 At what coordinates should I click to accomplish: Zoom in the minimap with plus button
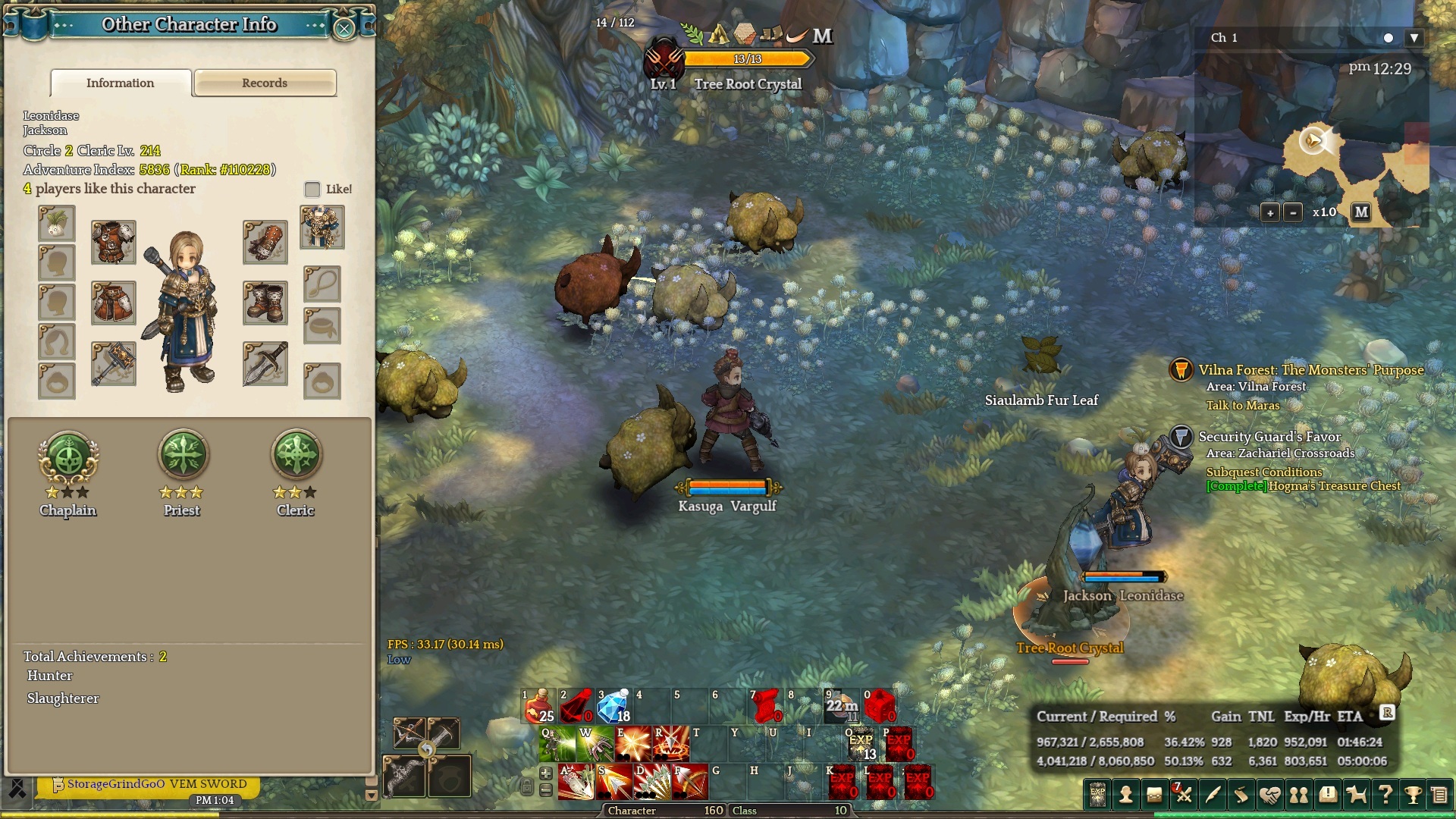(1270, 212)
